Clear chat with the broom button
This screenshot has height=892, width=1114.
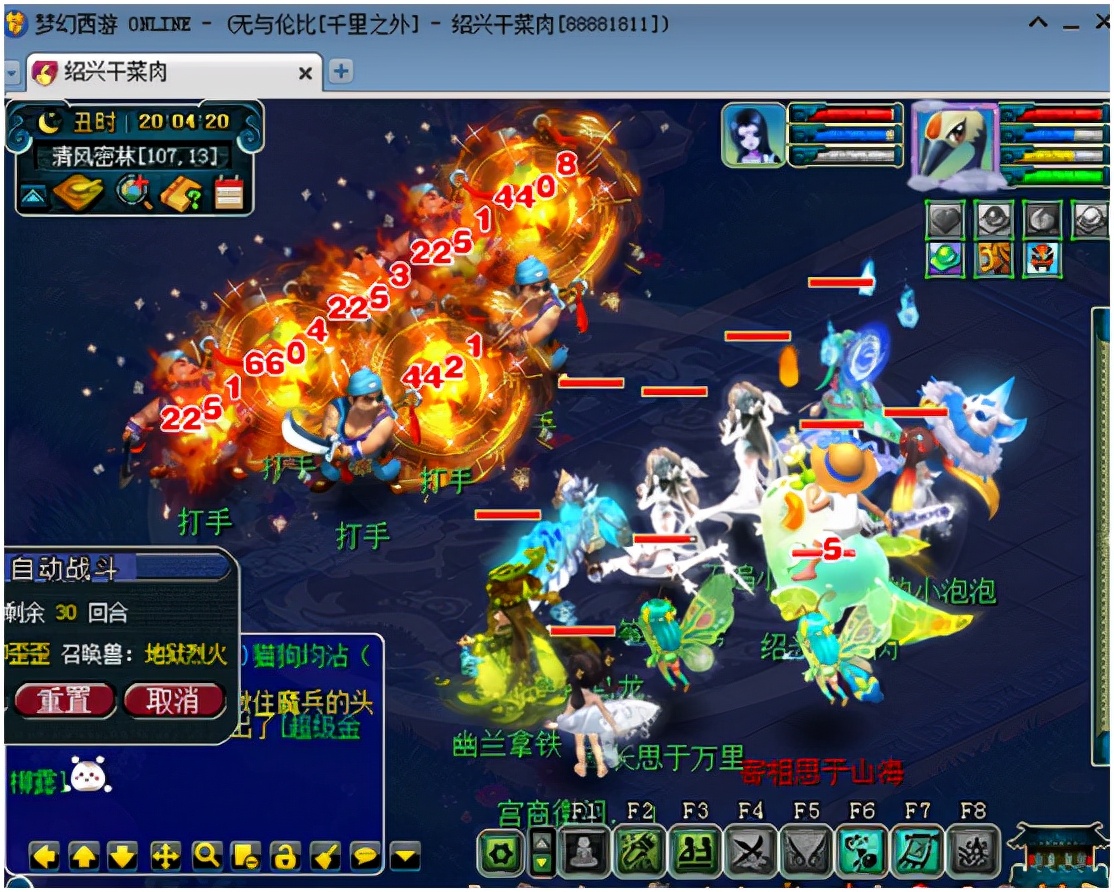point(326,856)
